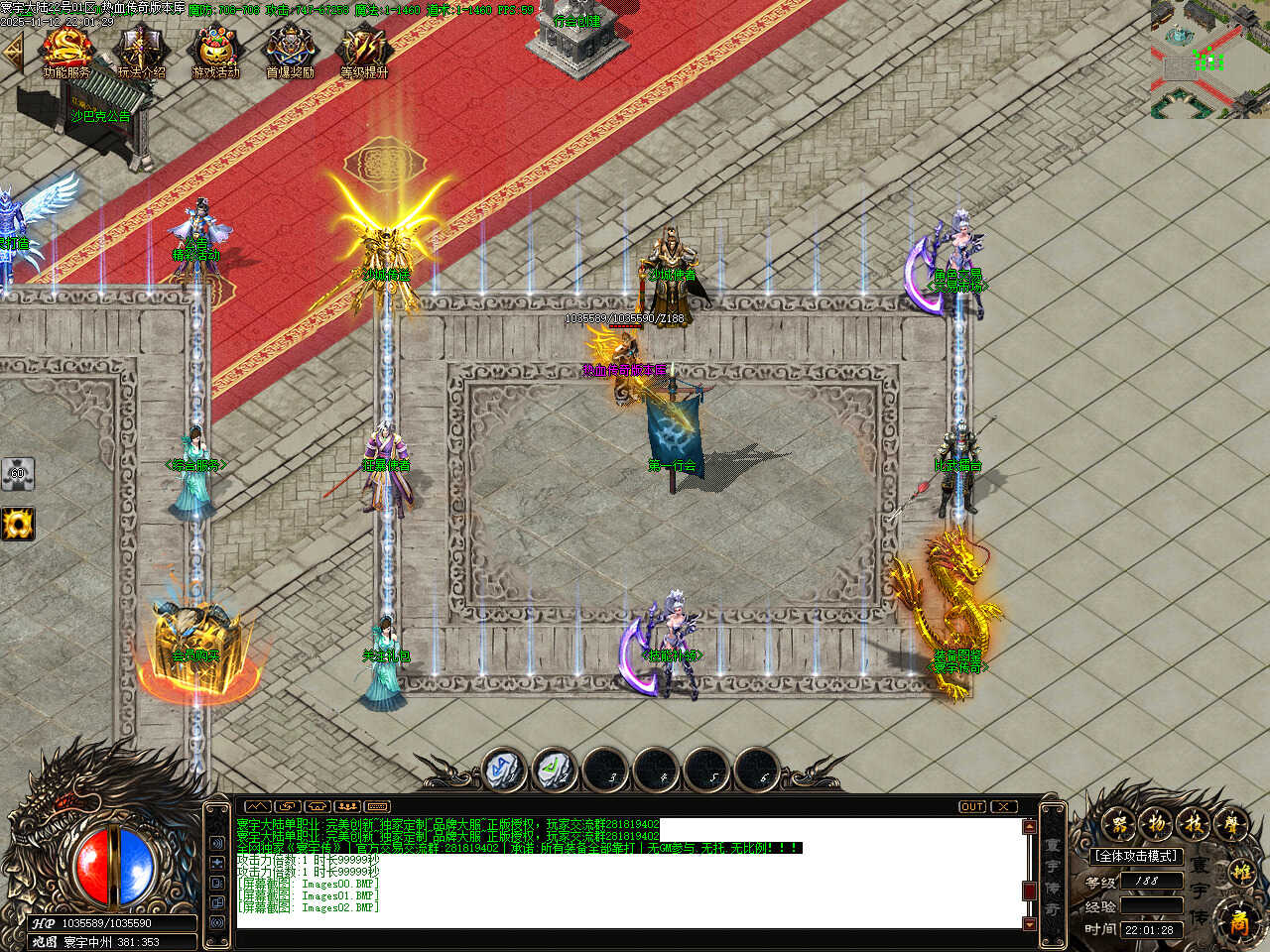Click the golden sun icon on the left edge
Image resolution: width=1270 pixels, height=952 pixels.
pos(17,523)
